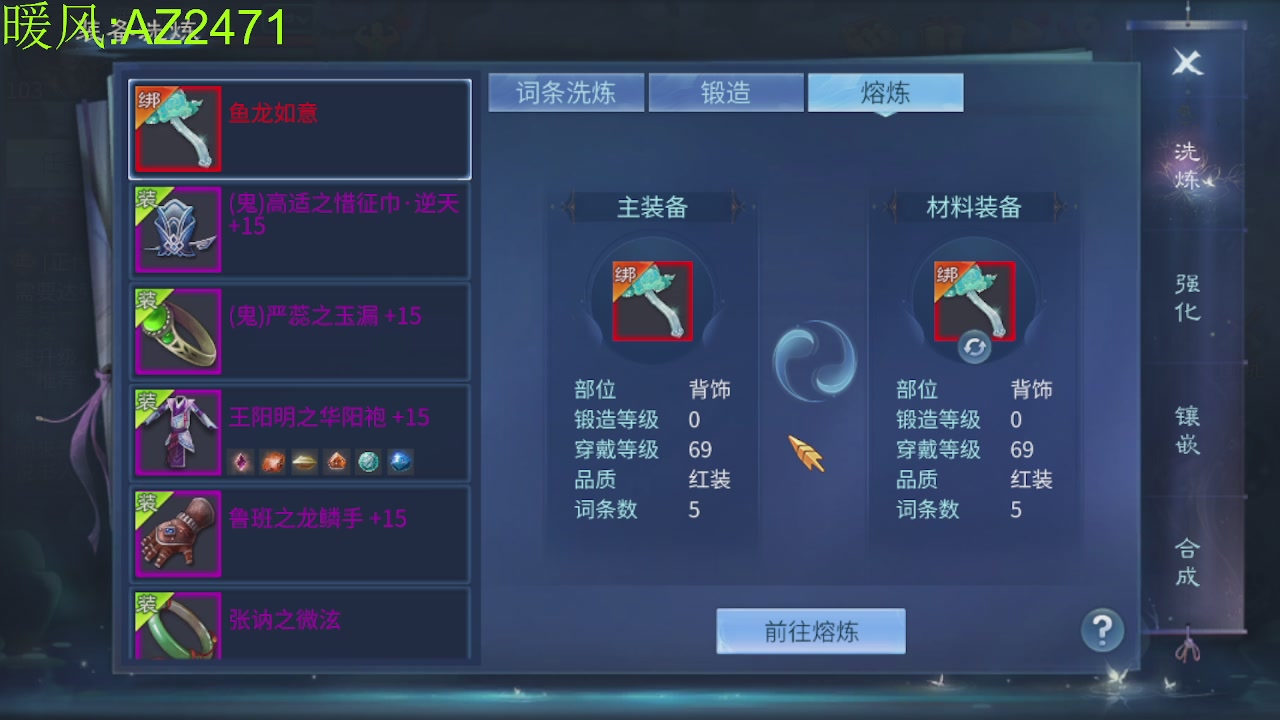1280x720 pixels.
Task: Click the main equipment axe icon under 主装备
Action: tap(651, 300)
